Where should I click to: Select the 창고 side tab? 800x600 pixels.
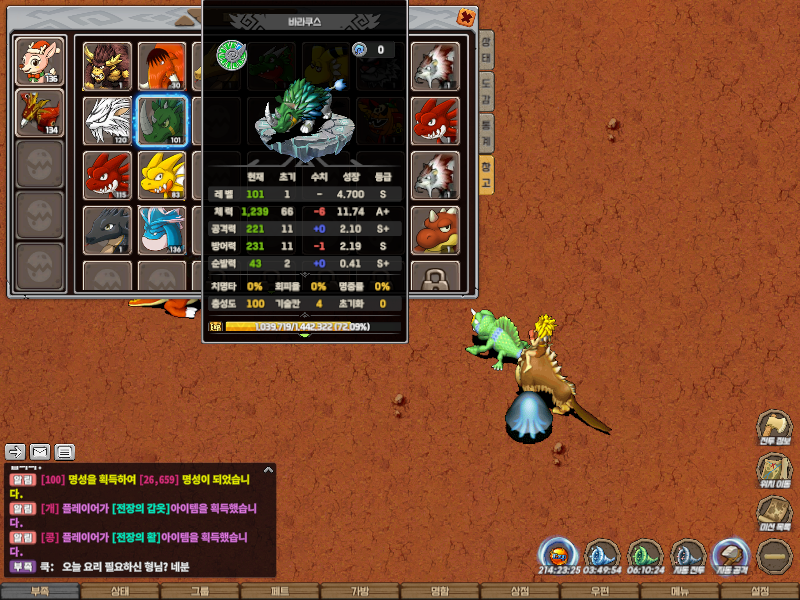(486, 167)
